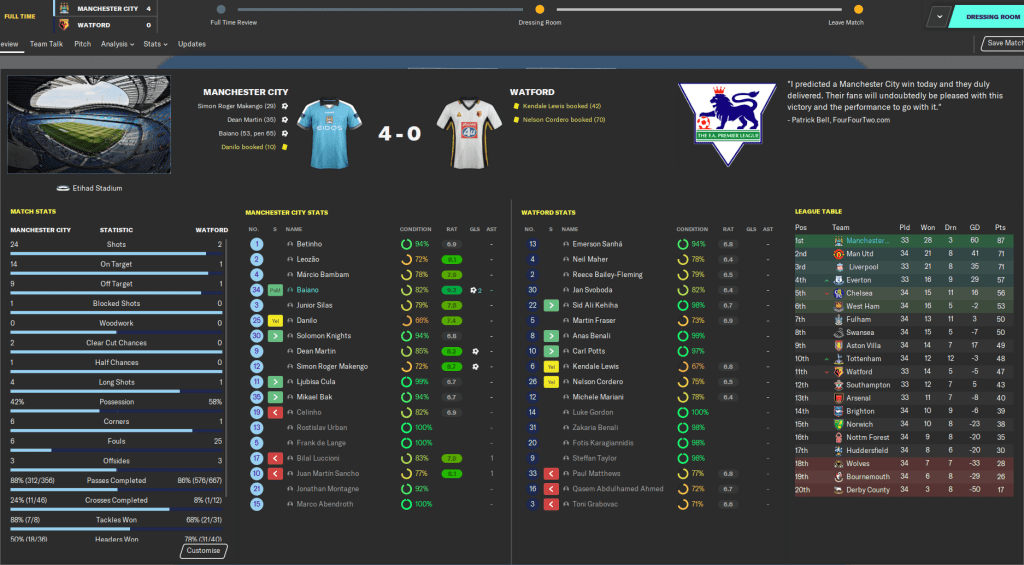Click the Save Match button
The width and height of the screenshot is (1024, 565).
click(x=1003, y=43)
